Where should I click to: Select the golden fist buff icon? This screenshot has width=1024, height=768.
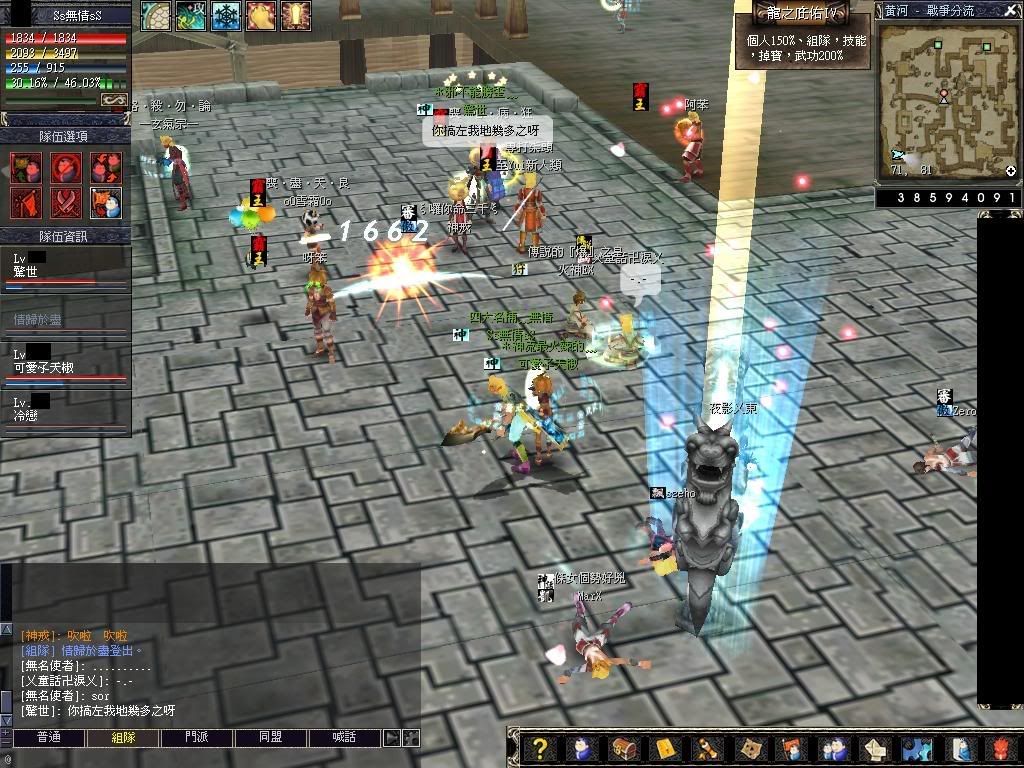tap(261, 15)
